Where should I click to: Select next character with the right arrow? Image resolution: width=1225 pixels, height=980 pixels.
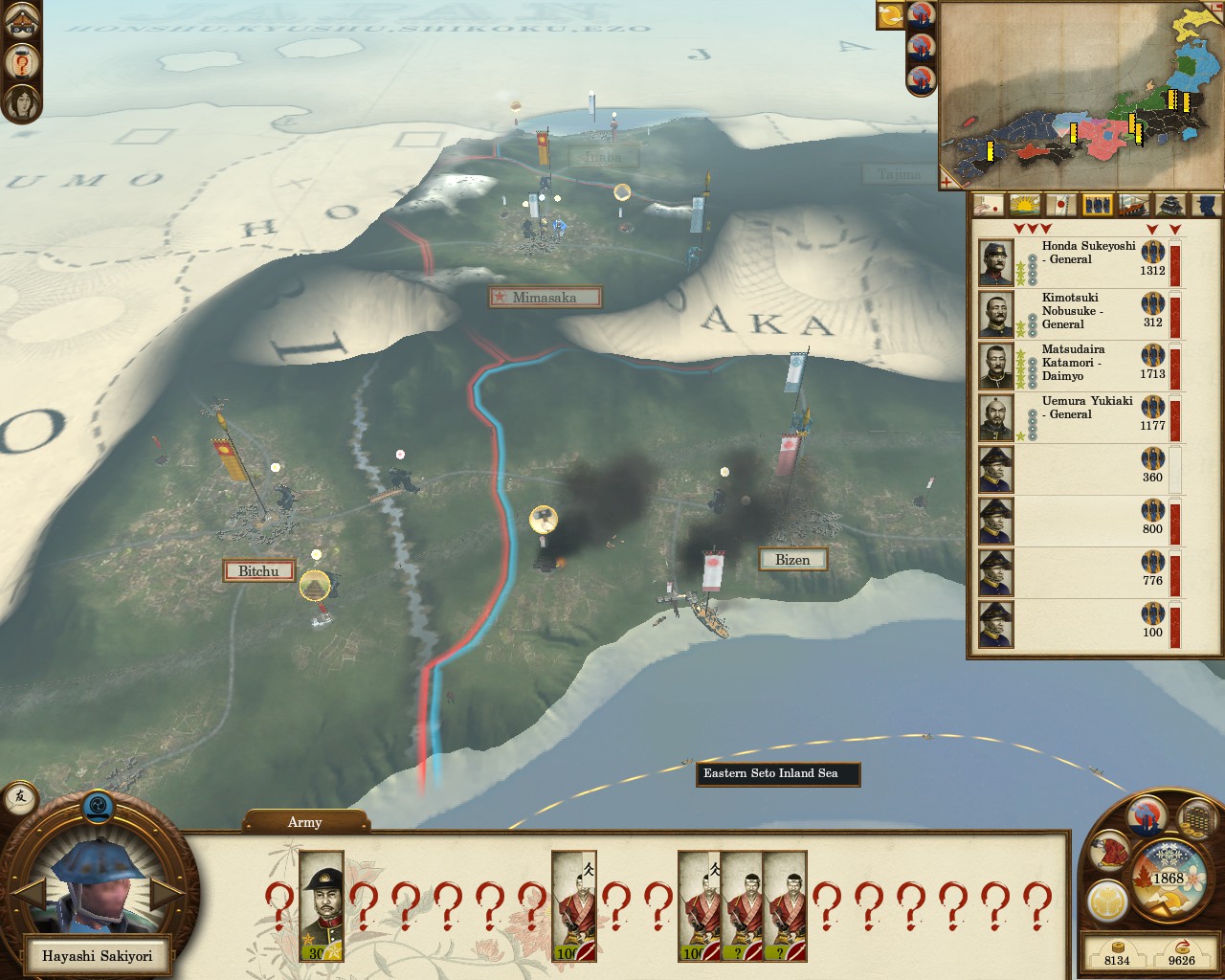pyautogui.click(x=167, y=896)
